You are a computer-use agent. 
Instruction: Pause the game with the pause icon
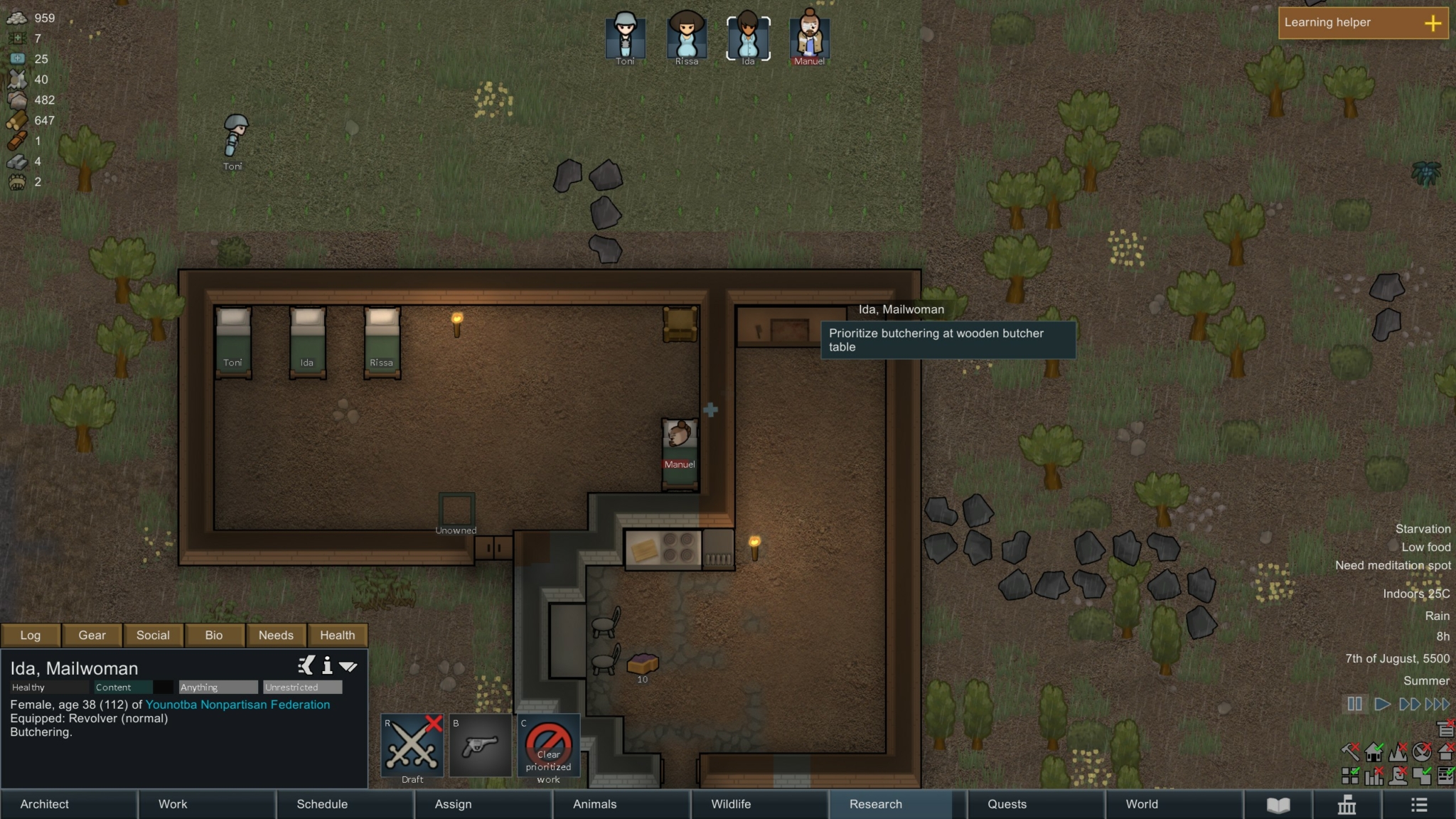(1354, 704)
